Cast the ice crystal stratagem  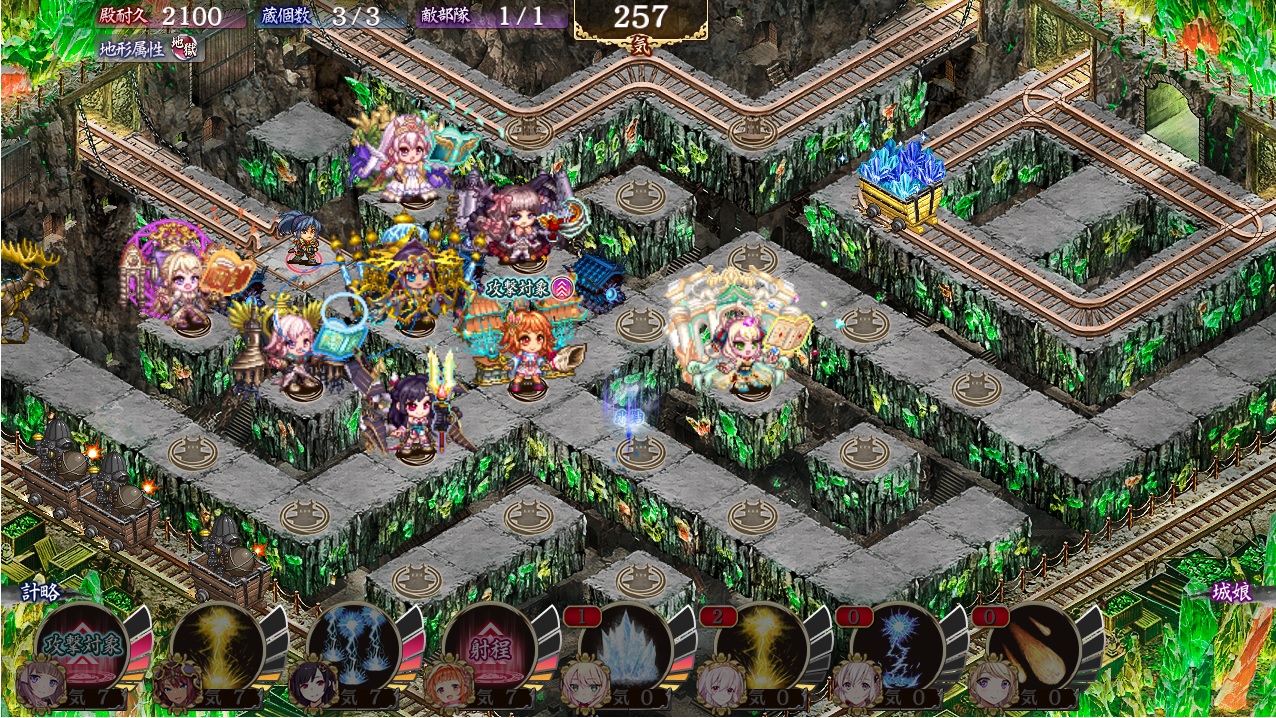coord(625,645)
